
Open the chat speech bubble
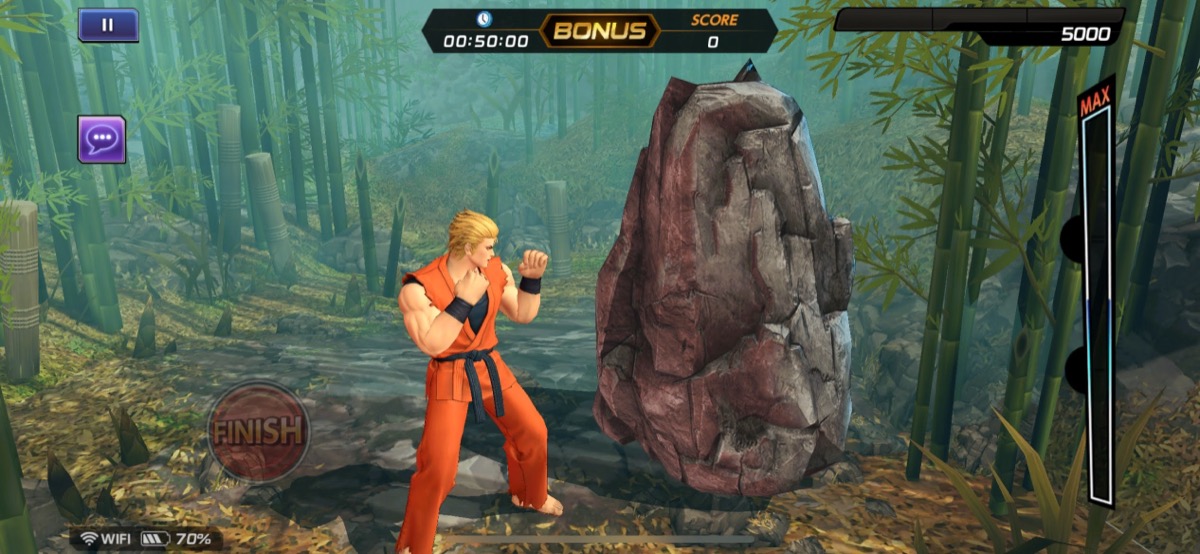coord(102,139)
